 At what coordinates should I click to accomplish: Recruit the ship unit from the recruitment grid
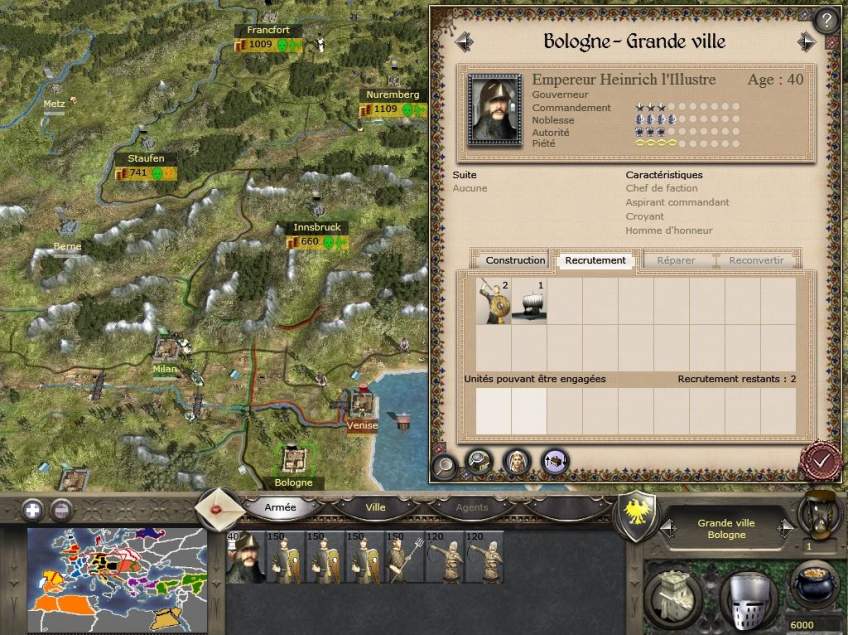tap(529, 301)
